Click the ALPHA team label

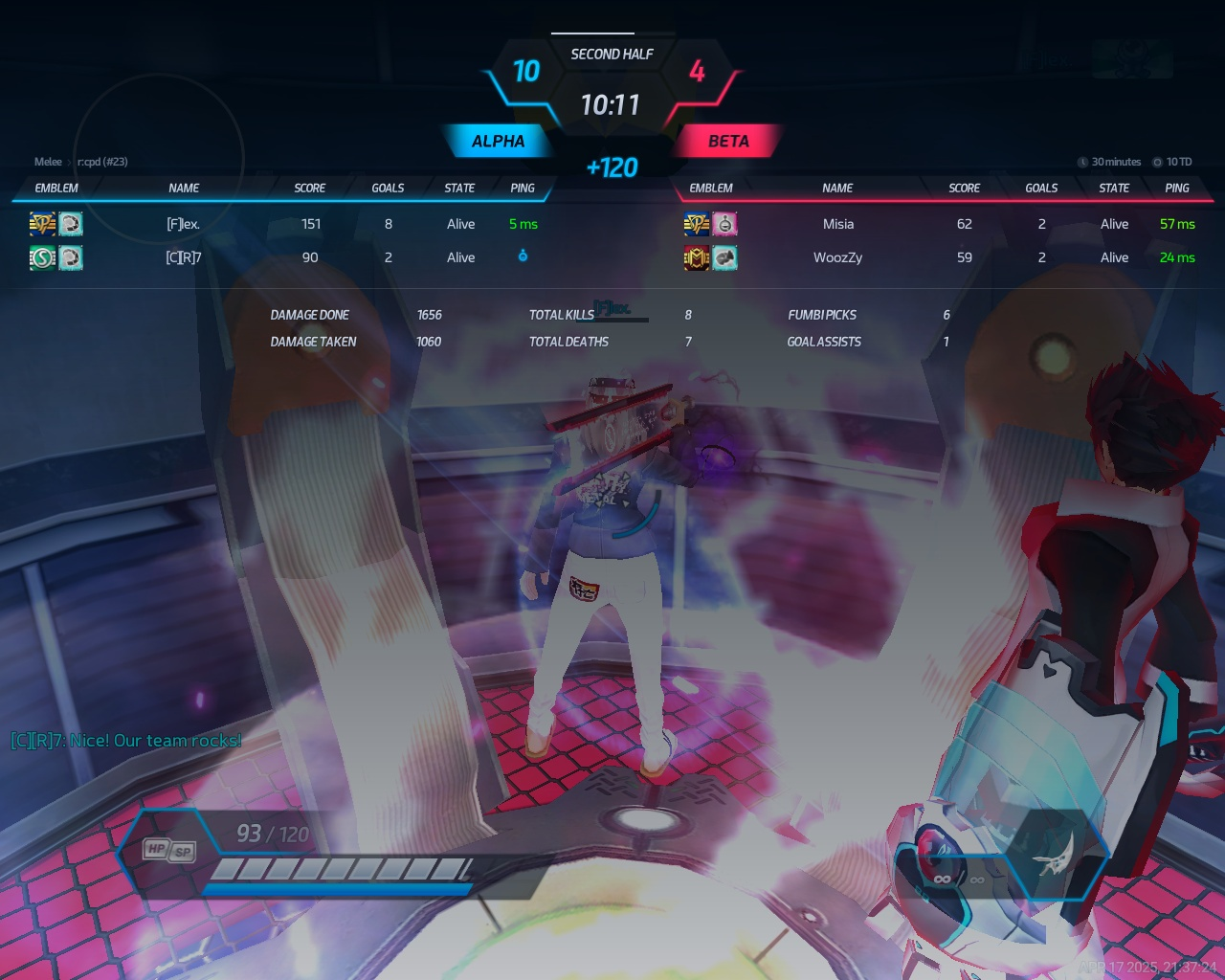(498, 142)
